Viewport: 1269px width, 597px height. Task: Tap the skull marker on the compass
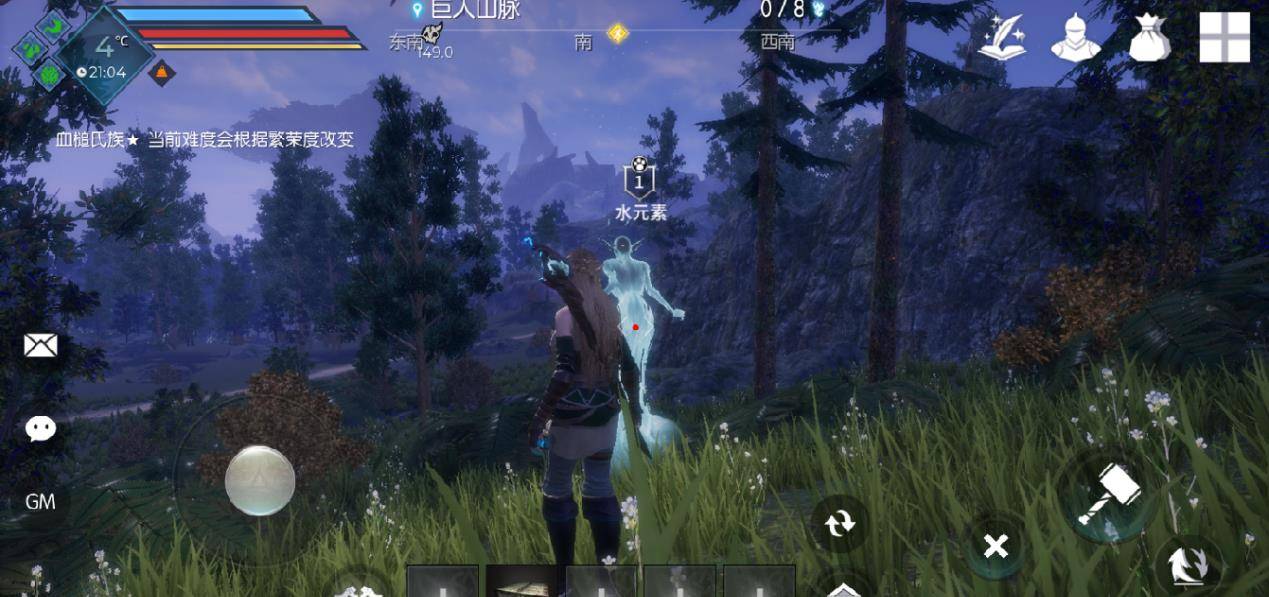point(432,35)
